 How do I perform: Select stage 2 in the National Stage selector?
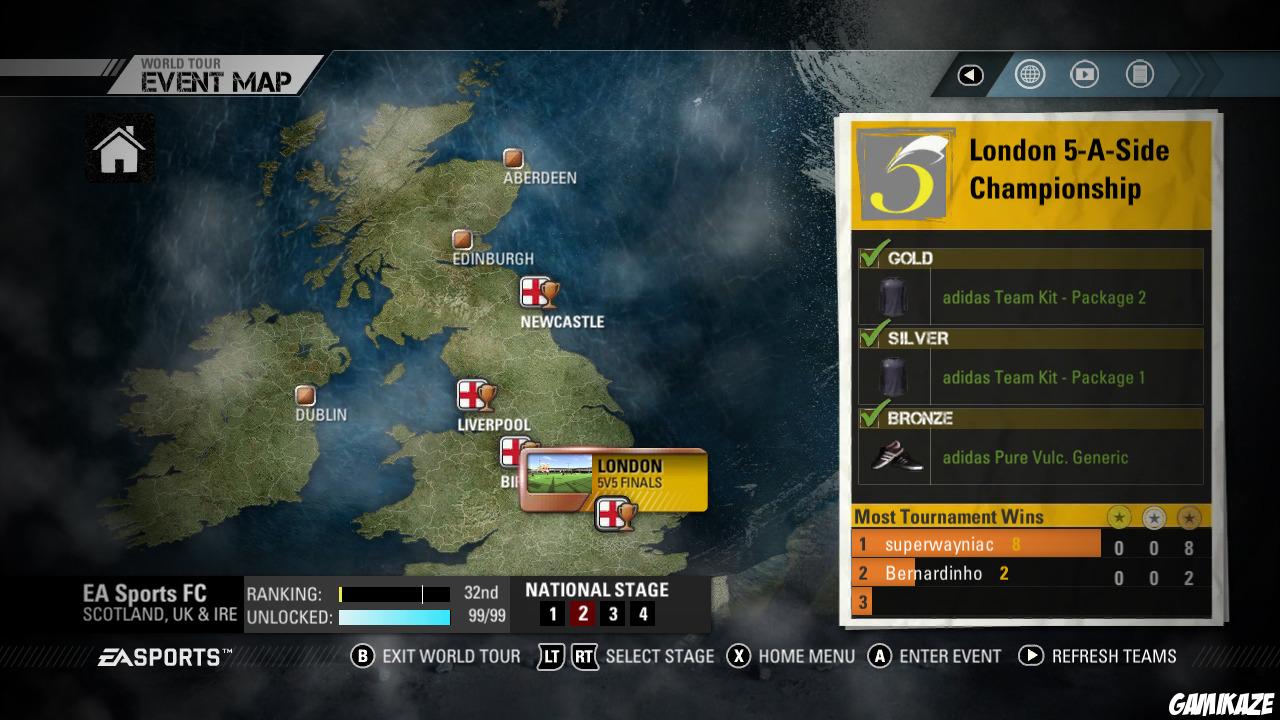582,614
